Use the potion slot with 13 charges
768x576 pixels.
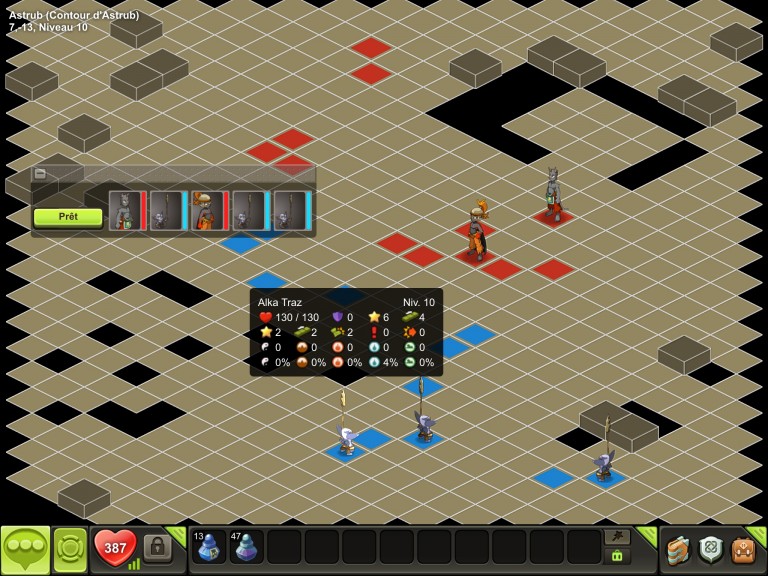(x=208, y=547)
